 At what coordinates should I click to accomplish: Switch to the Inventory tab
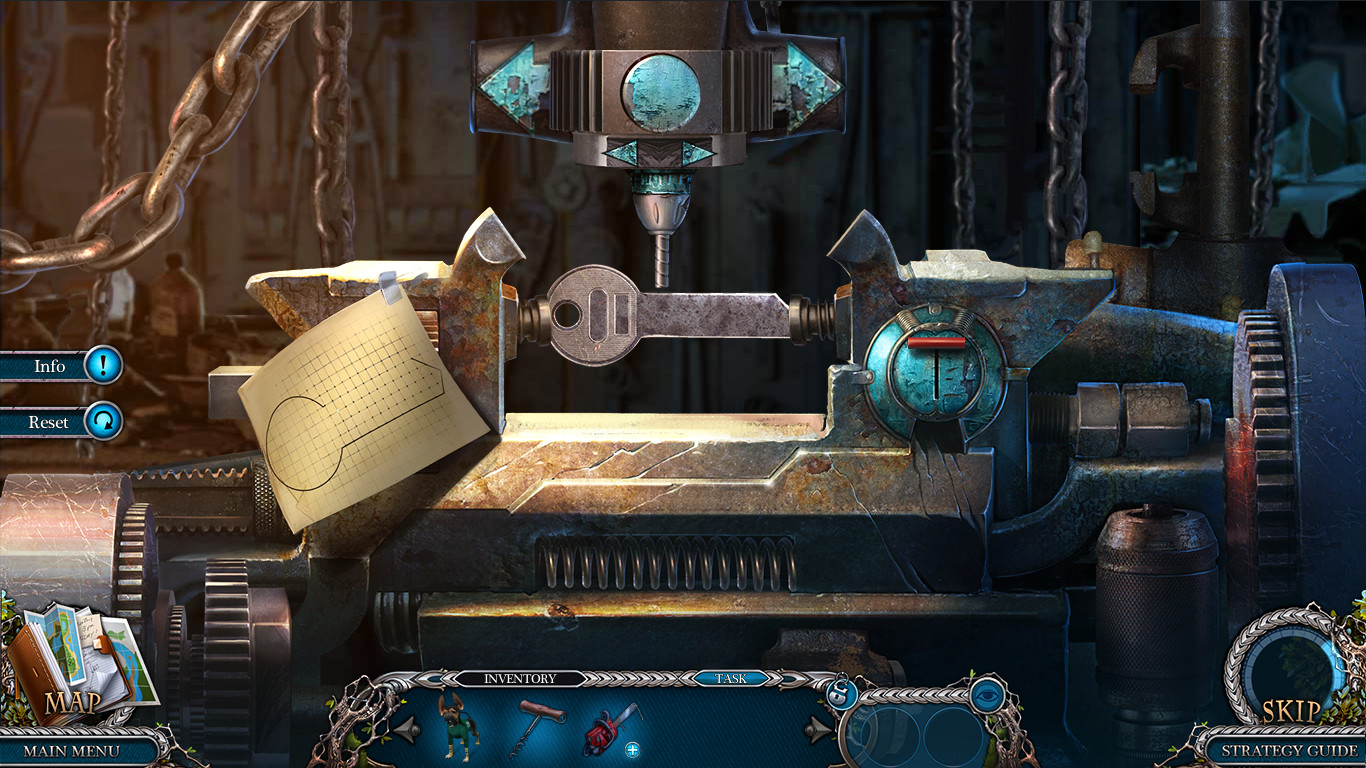pos(520,678)
